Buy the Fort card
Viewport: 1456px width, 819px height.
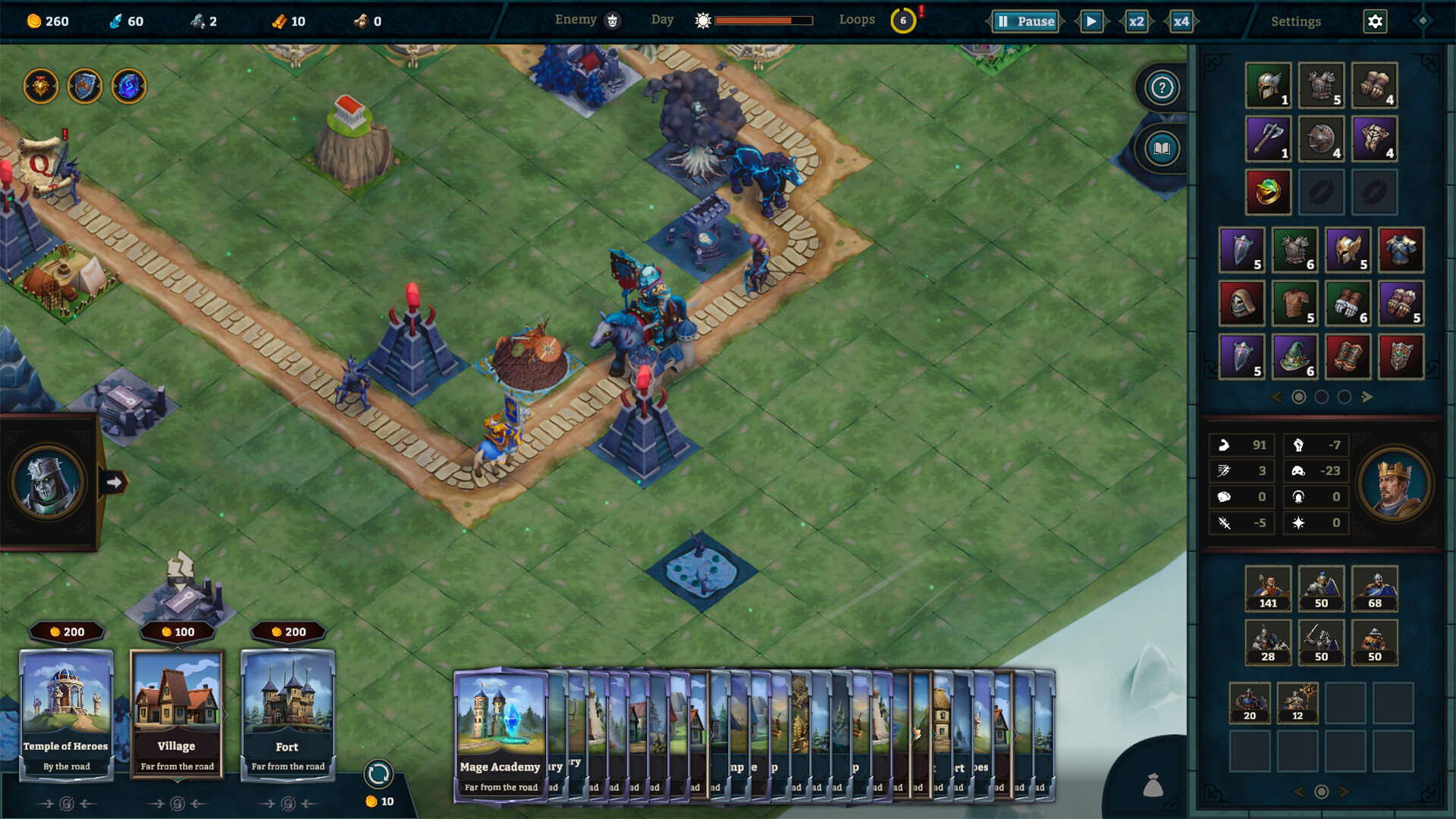(x=288, y=713)
